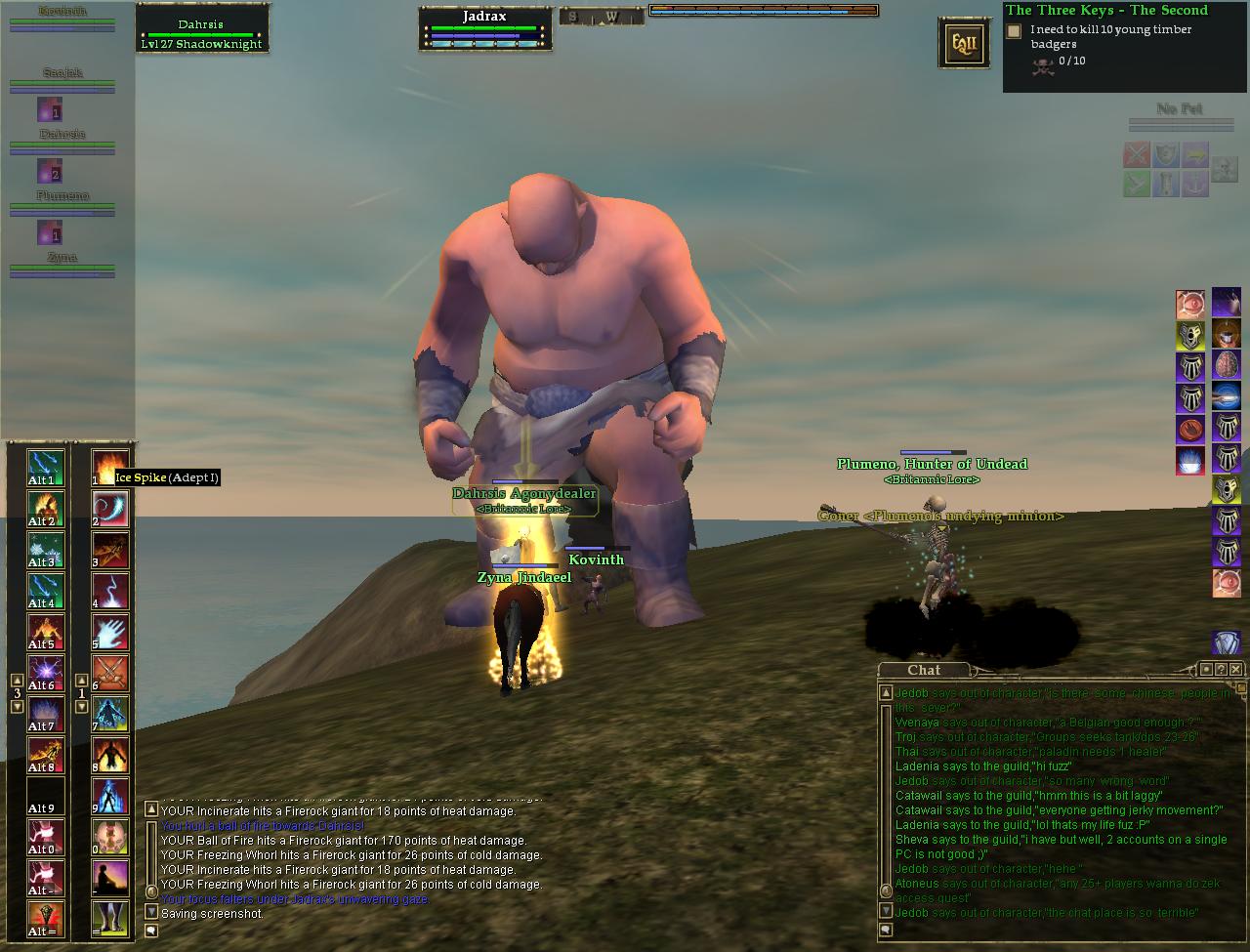Use the Alt 2 fire spell
Screen dimensions: 1250x952
pyautogui.click(x=46, y=509)
